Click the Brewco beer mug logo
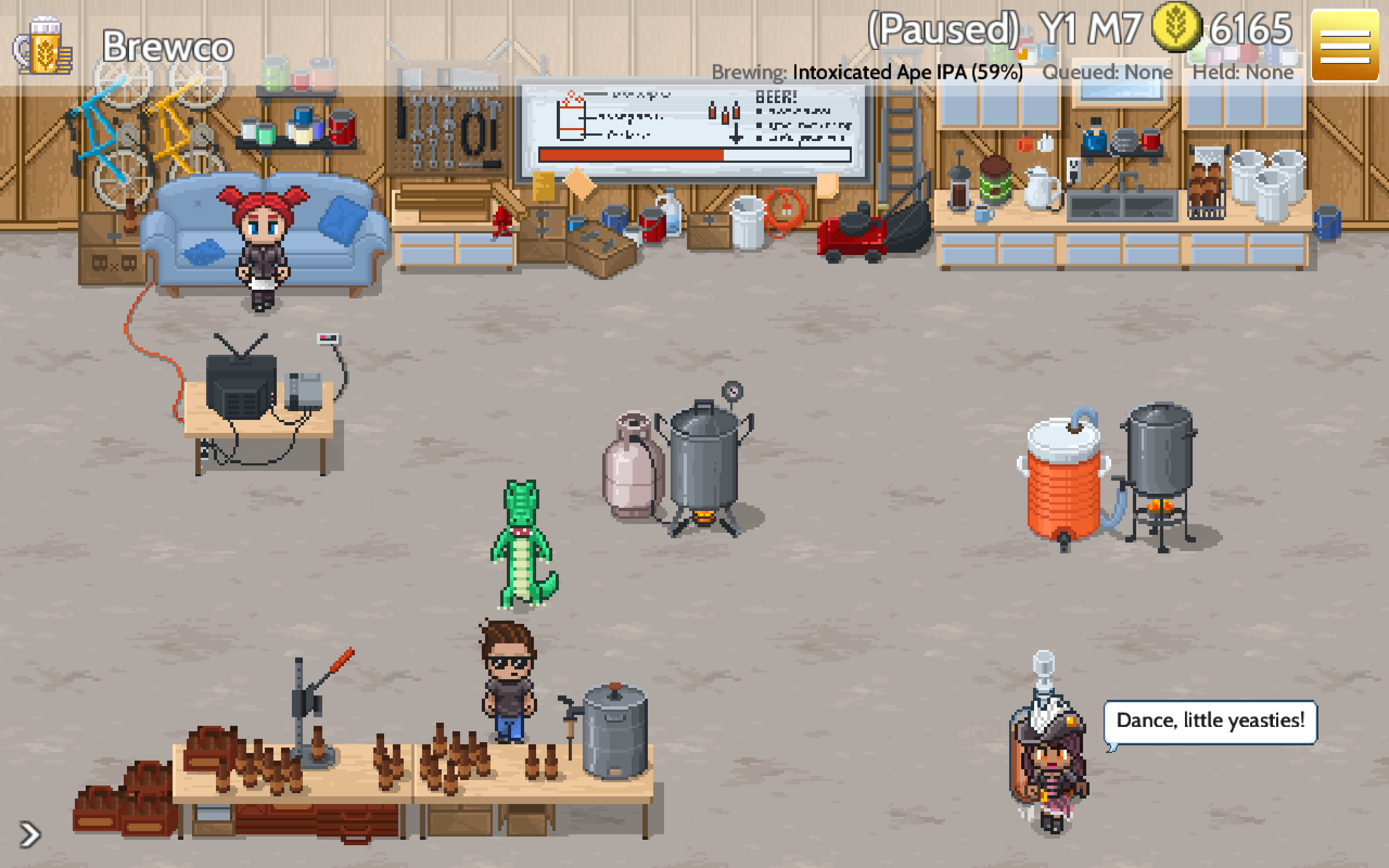Image resolution: width=1389 pixels, height=868 pixels. point(43,46)
